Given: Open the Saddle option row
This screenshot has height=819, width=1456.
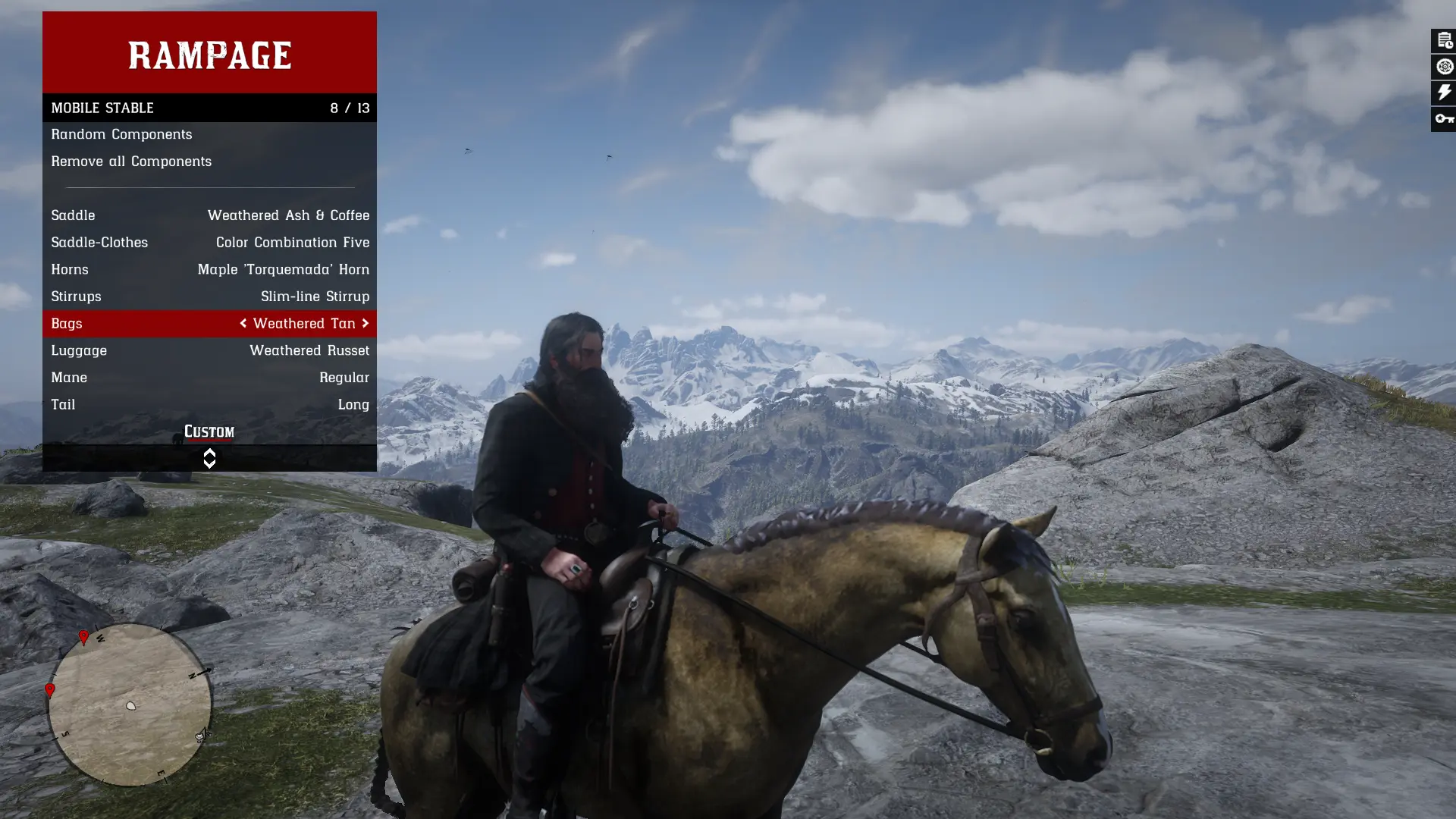Looking at the screenshot, I should point(209,215).
